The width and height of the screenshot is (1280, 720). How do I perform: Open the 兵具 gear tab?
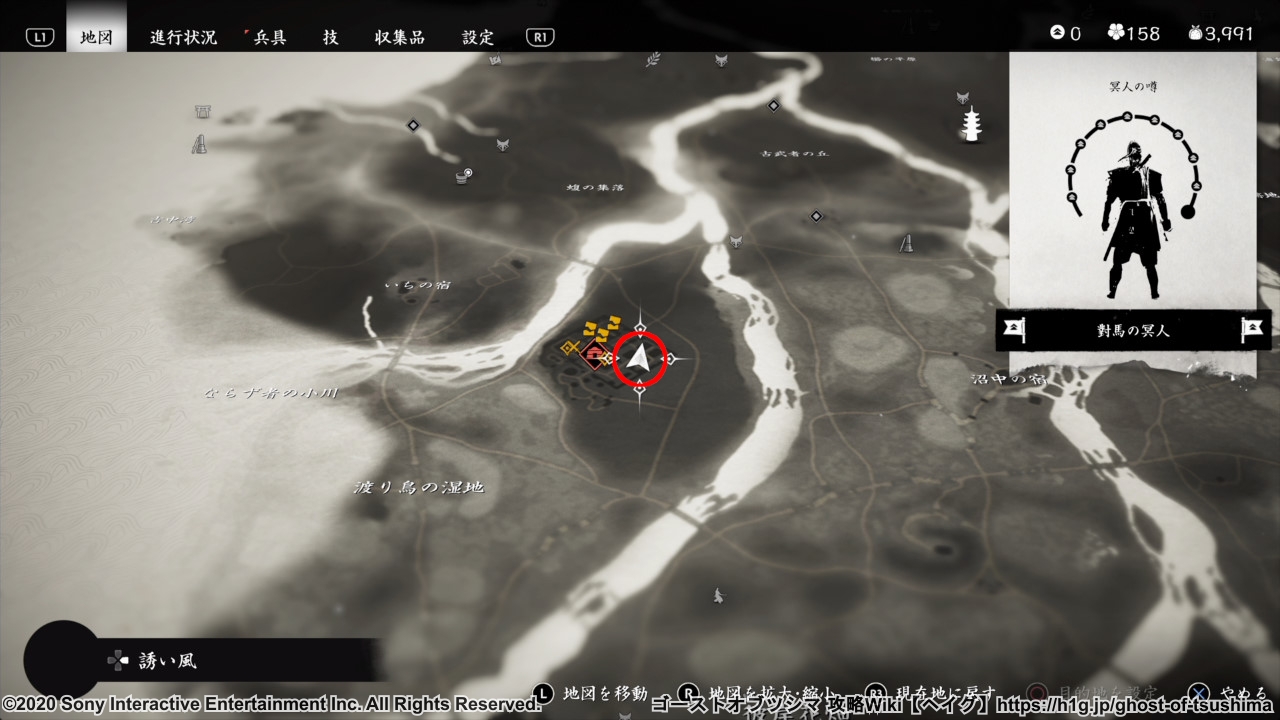pos(268,37)
